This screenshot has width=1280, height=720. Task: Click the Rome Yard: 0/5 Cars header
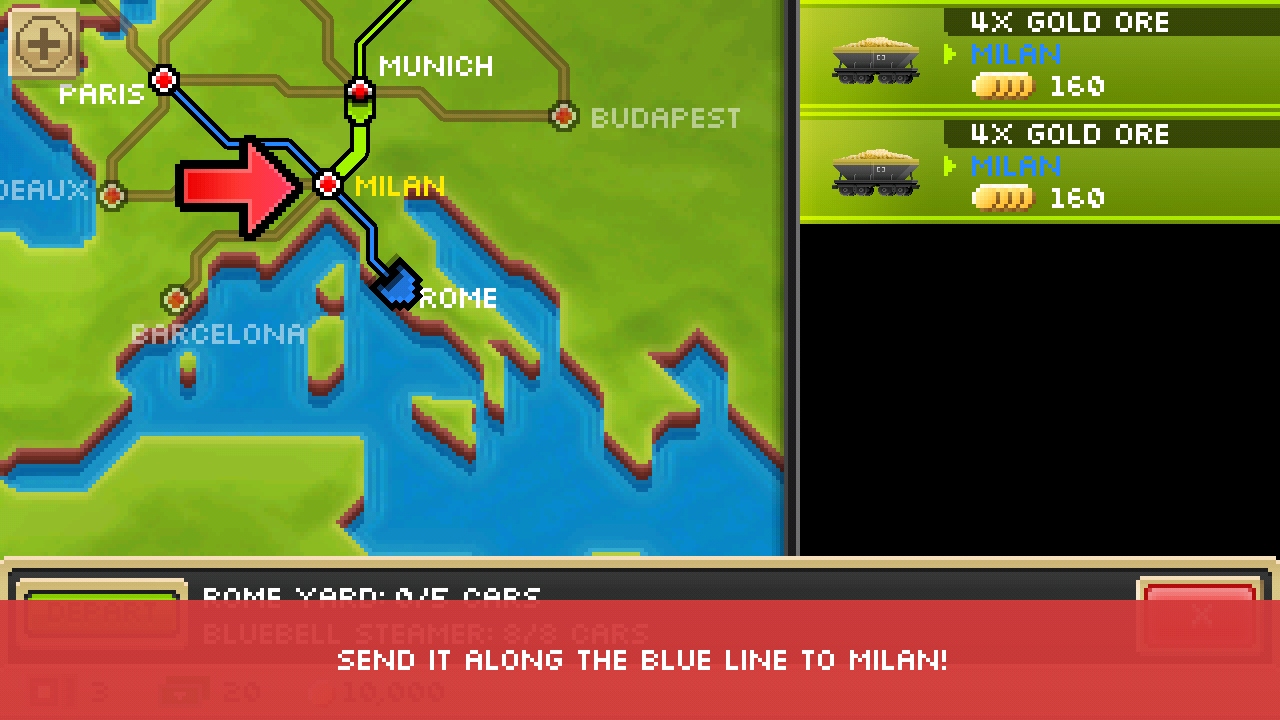pyautogui.click(x=371, y=597)
